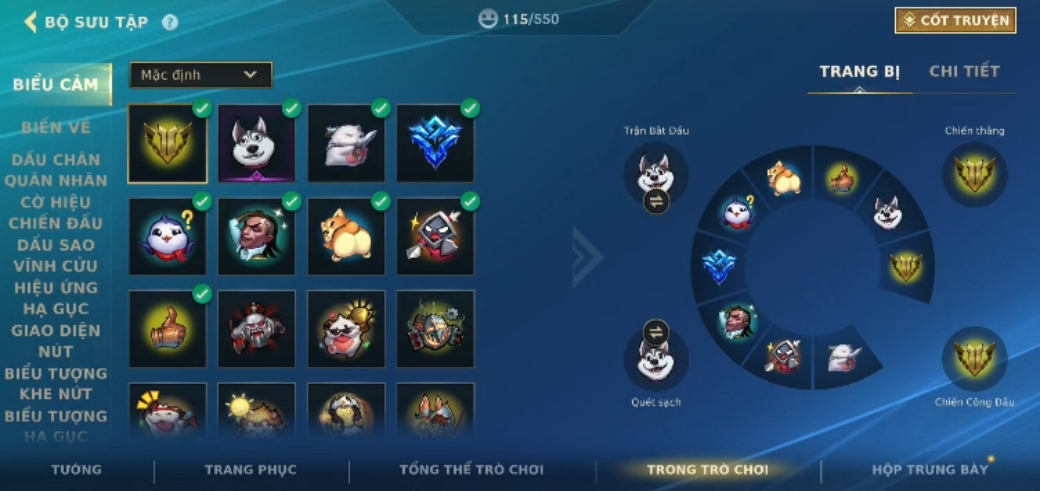Open the help question mark icon
The width and height of the screenshot is (1040, 491).
pyautogui.click(x=170, y=22)
